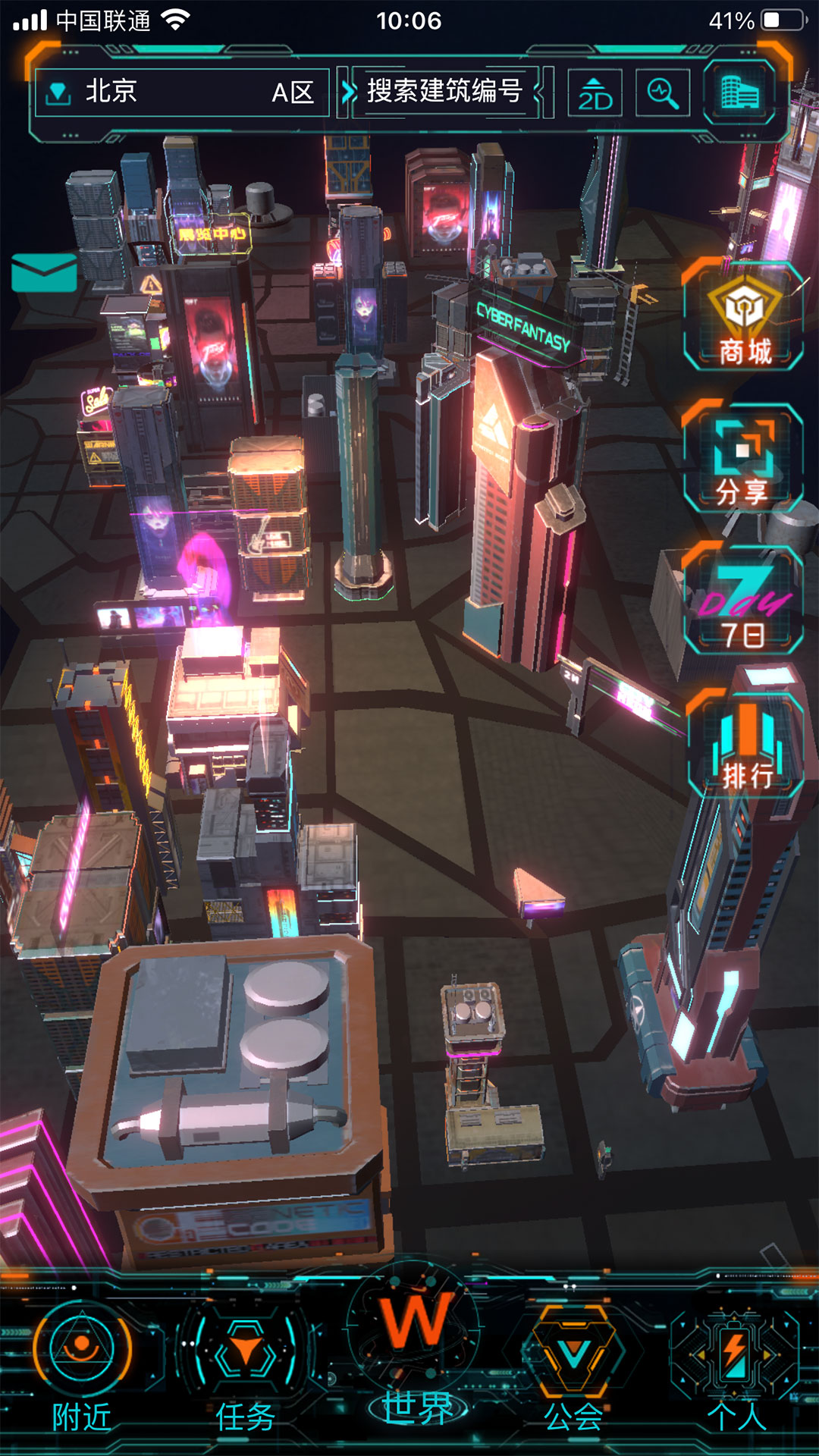Open the buildings list icon
The image size is (819, 1456).
point(739,93)
